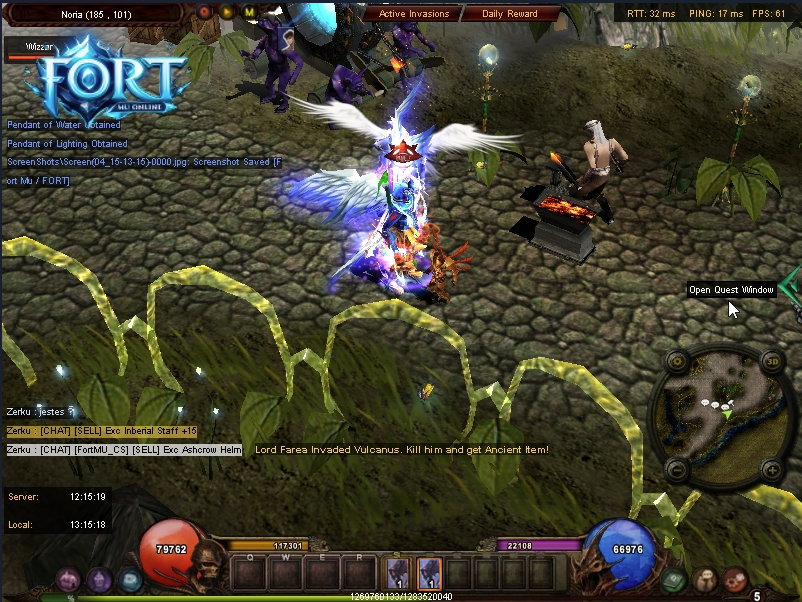Screen dimensions: 802x602
Task: Select the first skill slot holding an item
Action: click(399, 573)
